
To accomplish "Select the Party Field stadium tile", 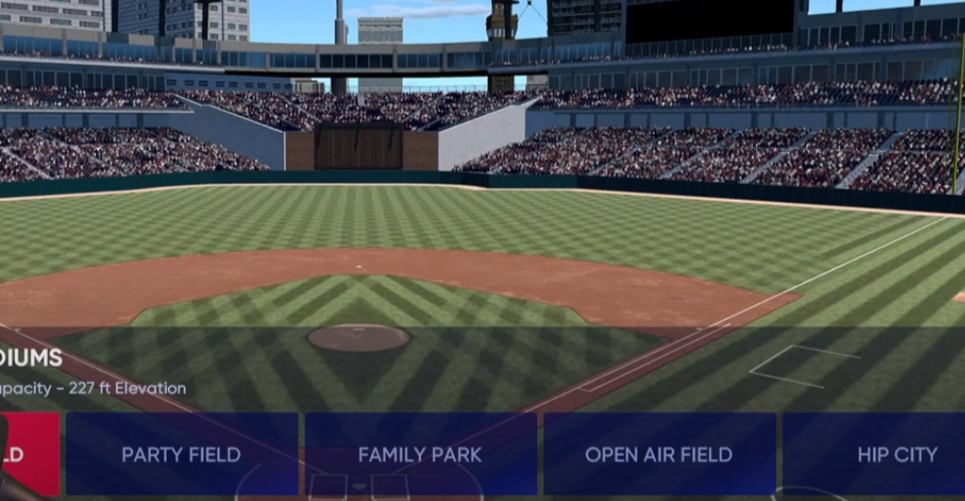I will click(181, 455).
